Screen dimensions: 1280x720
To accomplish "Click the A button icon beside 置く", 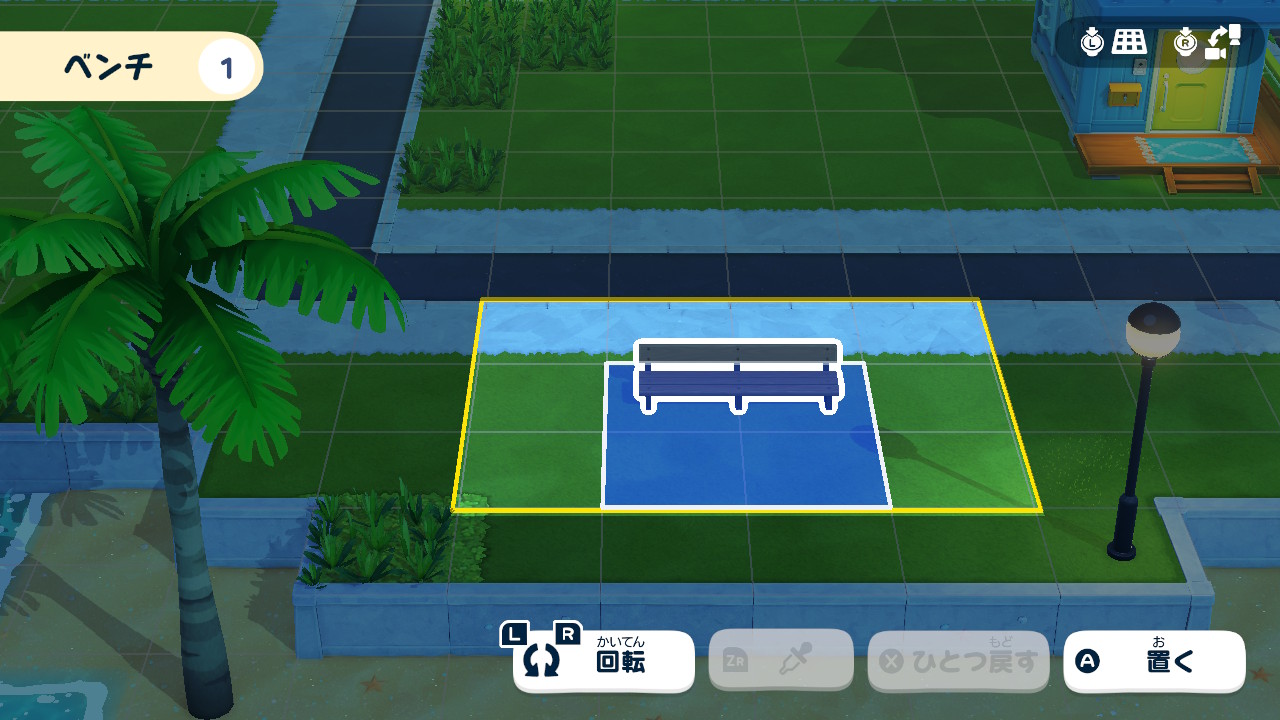I will (1085, 660).
